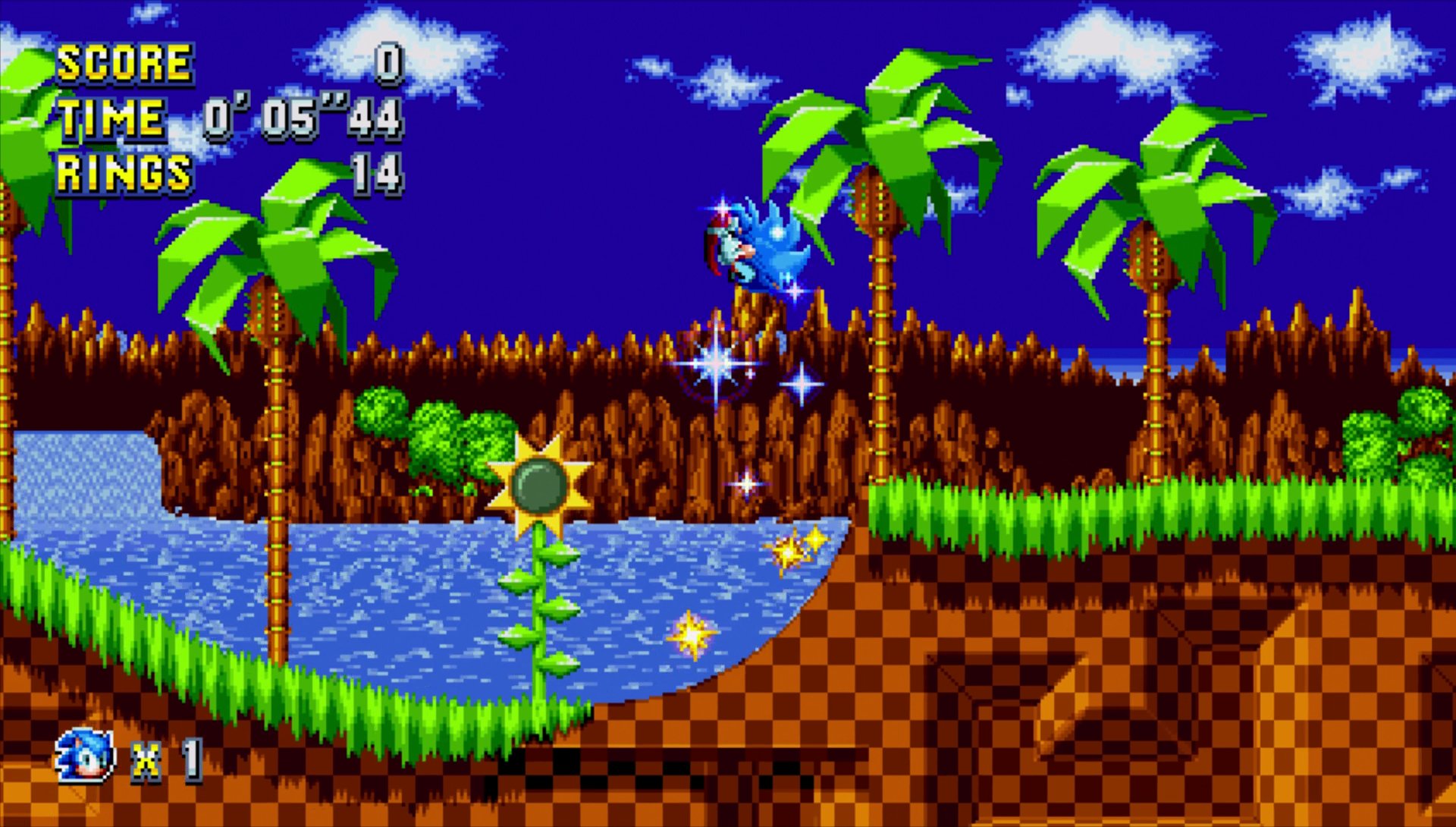Image resolution: width=1456 pixels, height=827 pixels.
Task: Select the SCORE label text
Action: [x=125, y=64]
